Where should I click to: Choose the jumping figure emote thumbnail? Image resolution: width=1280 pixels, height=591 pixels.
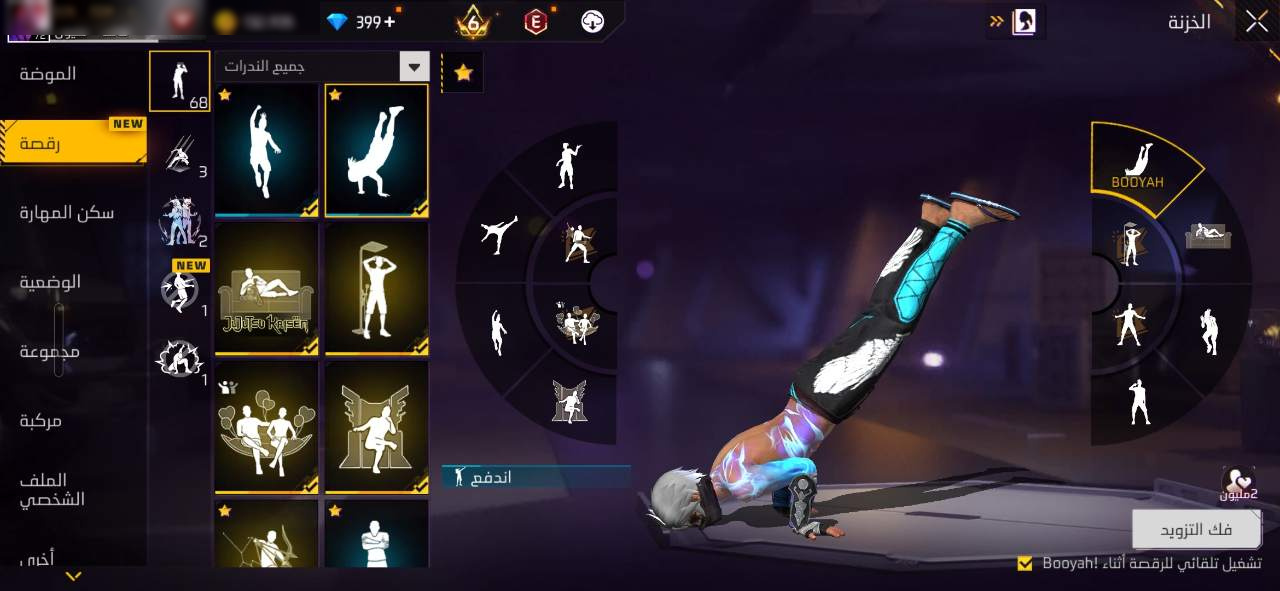click(266, 150)
